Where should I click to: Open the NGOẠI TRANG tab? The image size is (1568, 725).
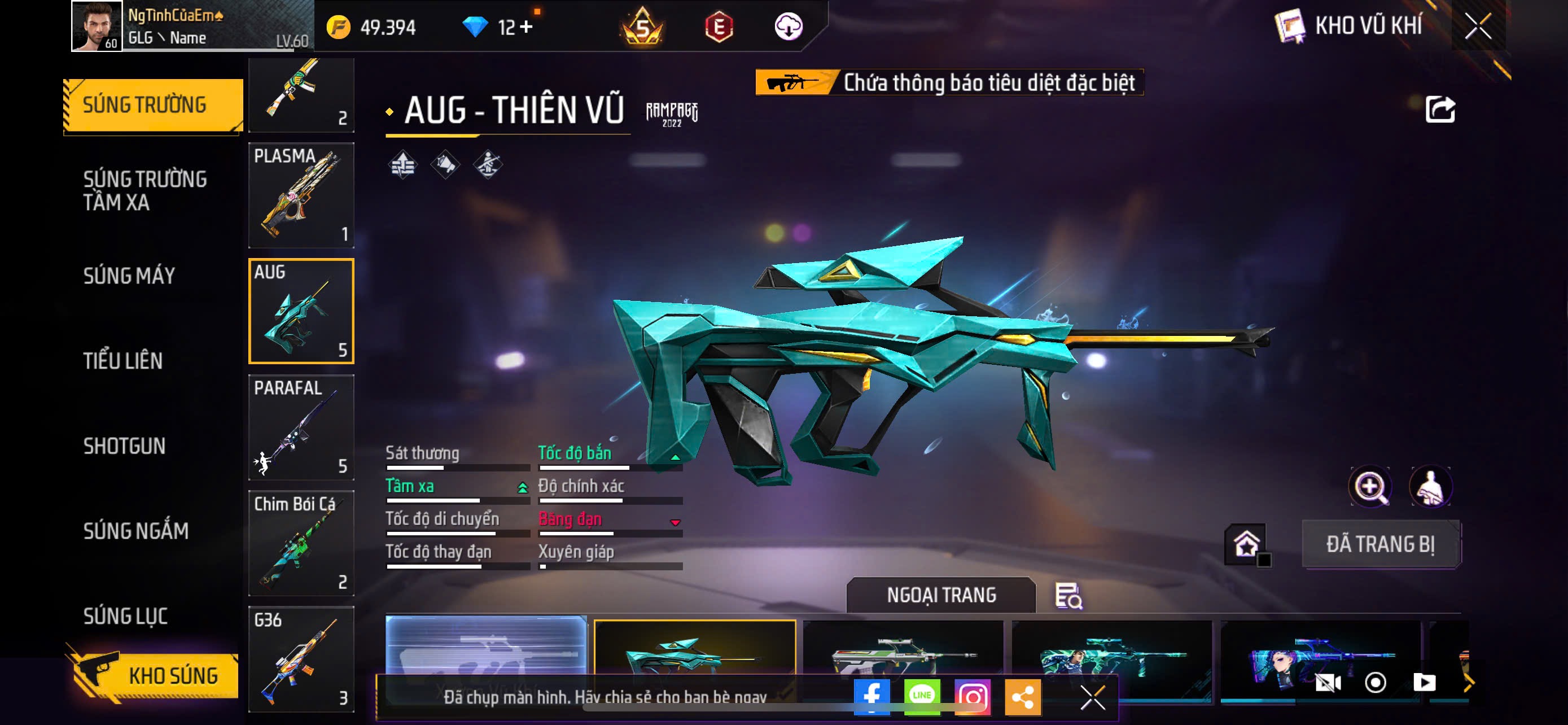940,595
